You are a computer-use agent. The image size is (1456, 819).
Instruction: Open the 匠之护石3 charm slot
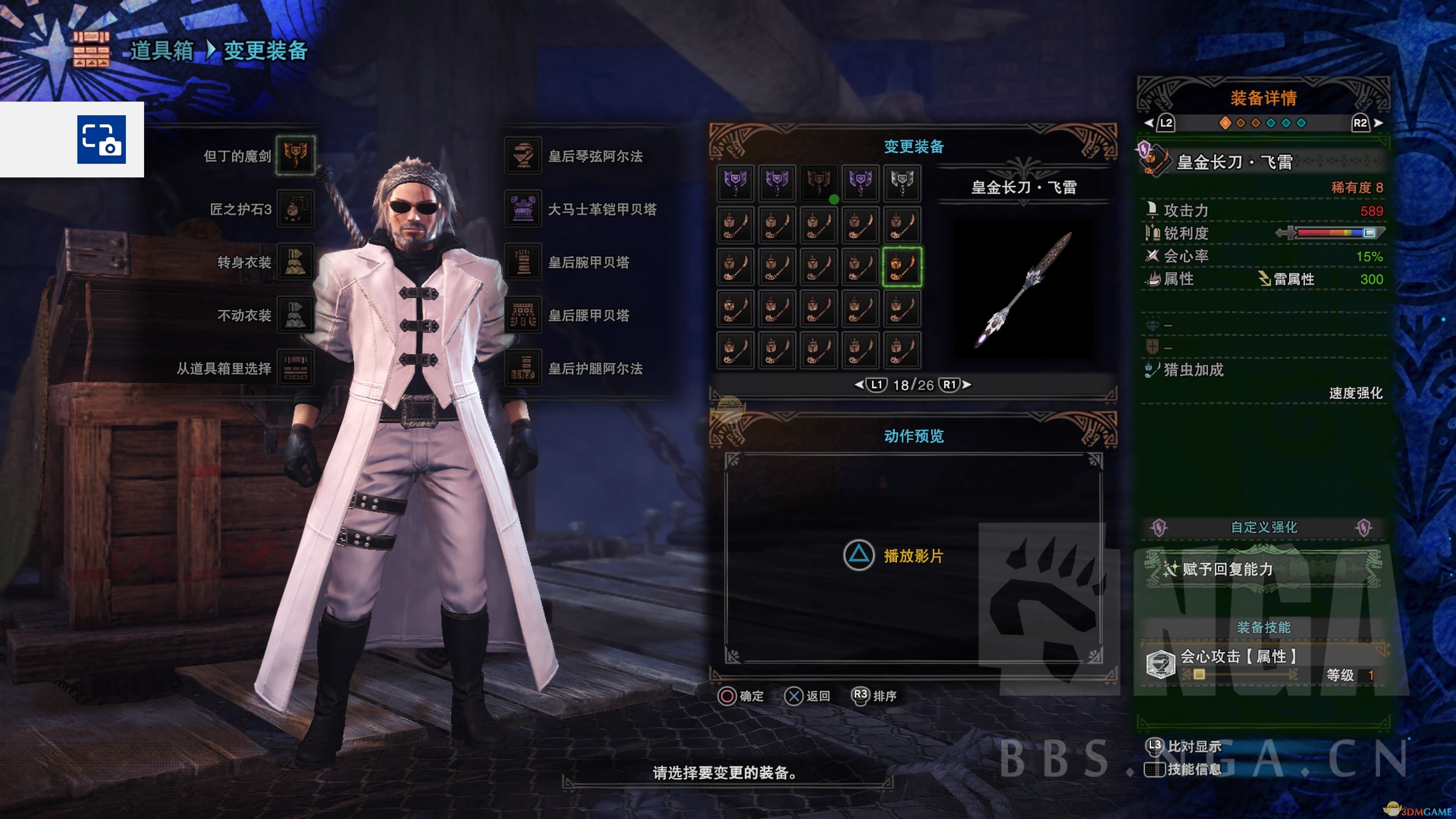(x=295, y=209)
